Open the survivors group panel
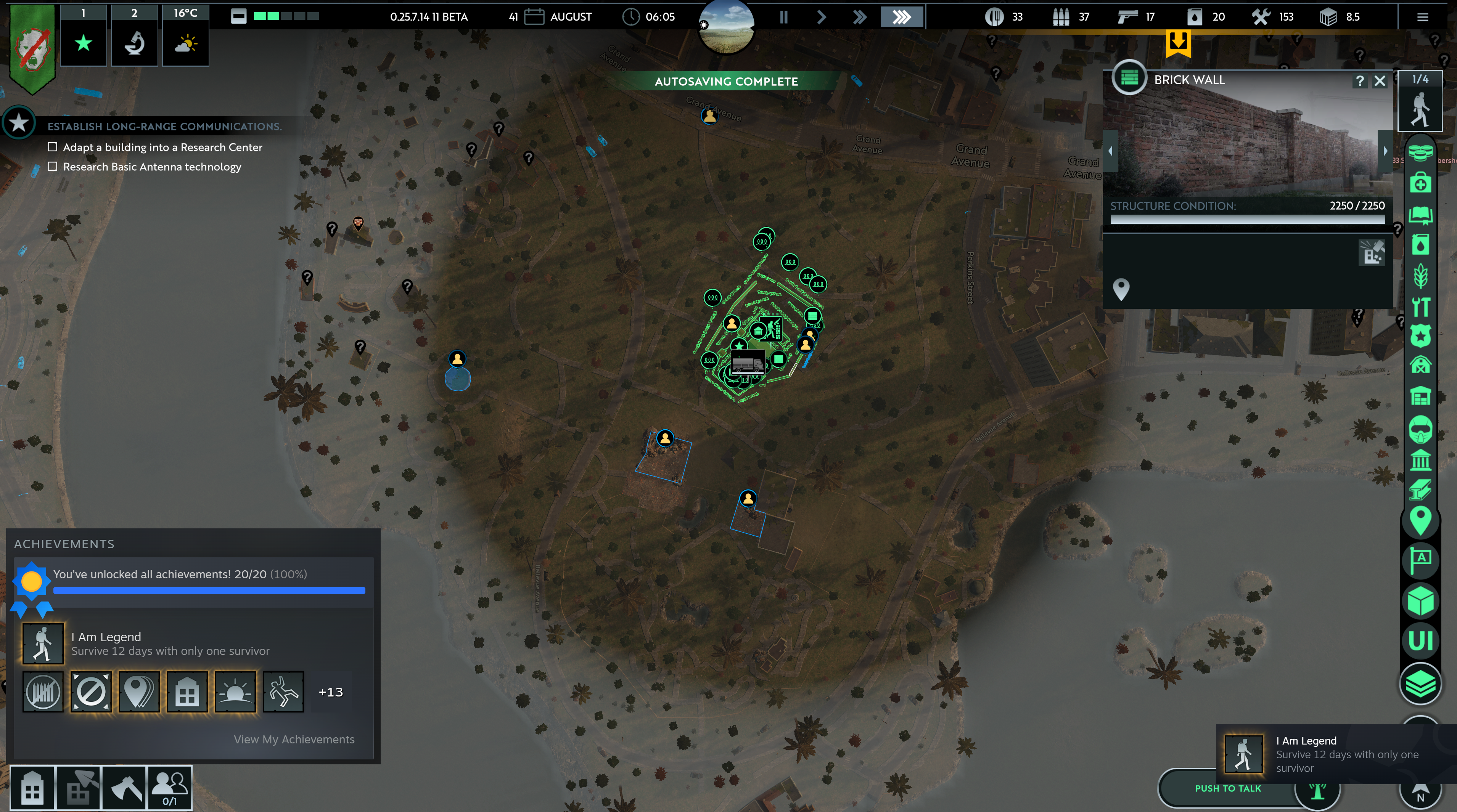This screenshot has height=812, width=1457. (x=169, y=788)
